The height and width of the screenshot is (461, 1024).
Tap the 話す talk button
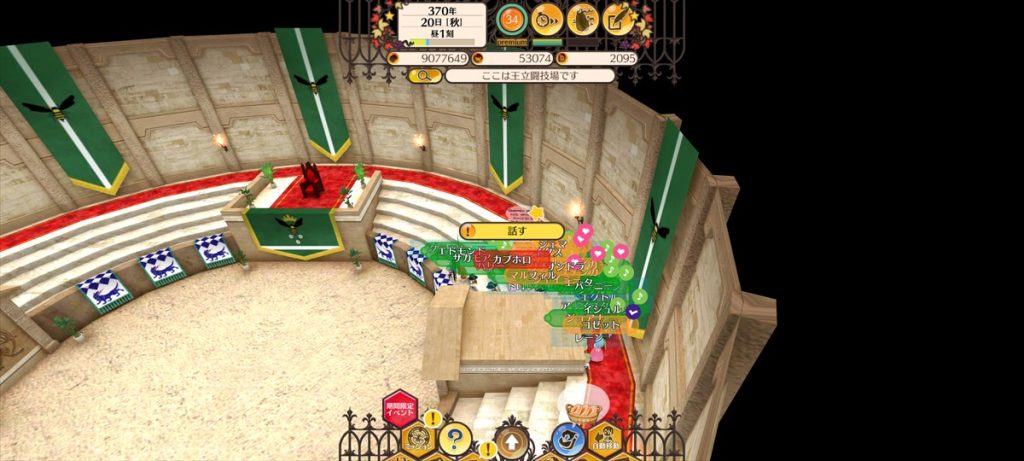[512, 231]
